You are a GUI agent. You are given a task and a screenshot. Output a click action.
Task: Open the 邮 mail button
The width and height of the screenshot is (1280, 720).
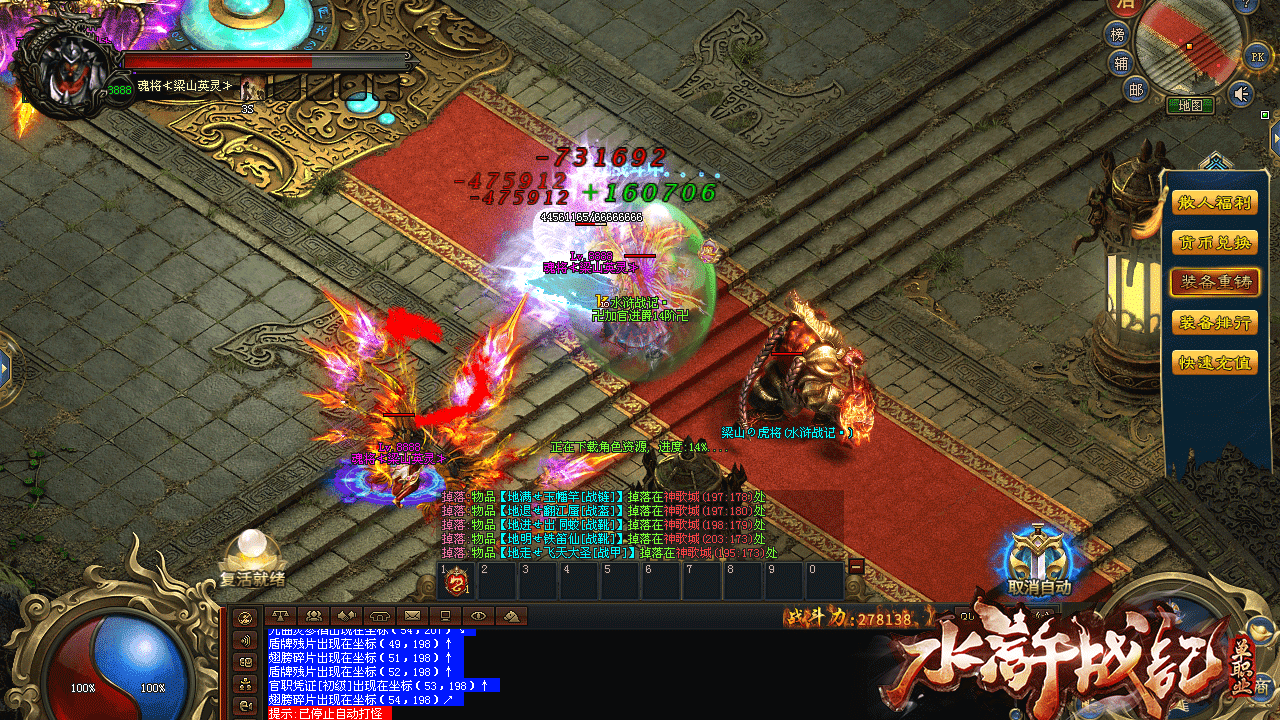pyautogui.click(x=1135, y=90)
